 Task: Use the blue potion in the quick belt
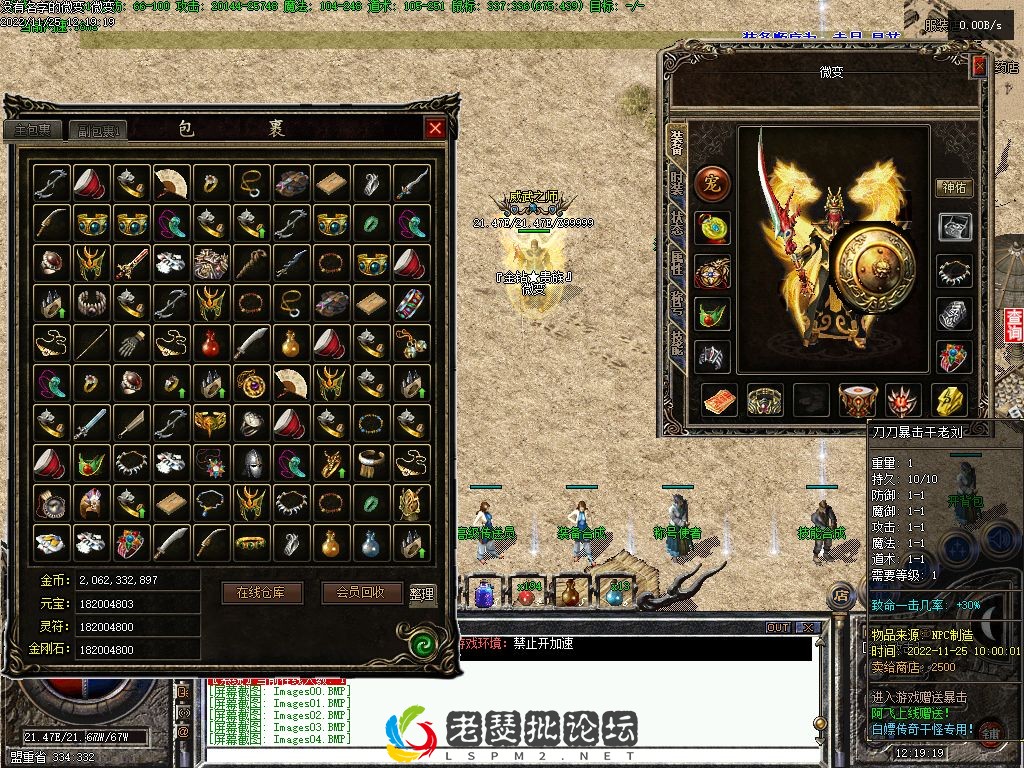(x=484, y=594)
